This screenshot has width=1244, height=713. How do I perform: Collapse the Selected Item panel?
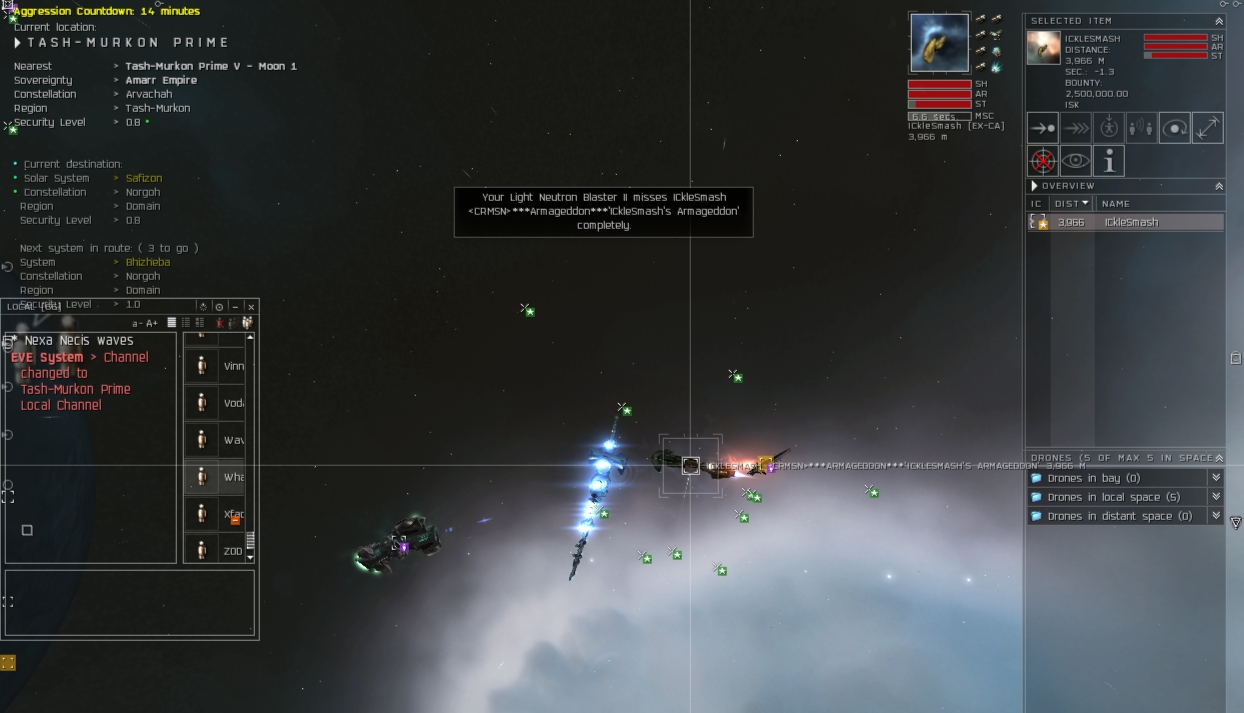1219,21
